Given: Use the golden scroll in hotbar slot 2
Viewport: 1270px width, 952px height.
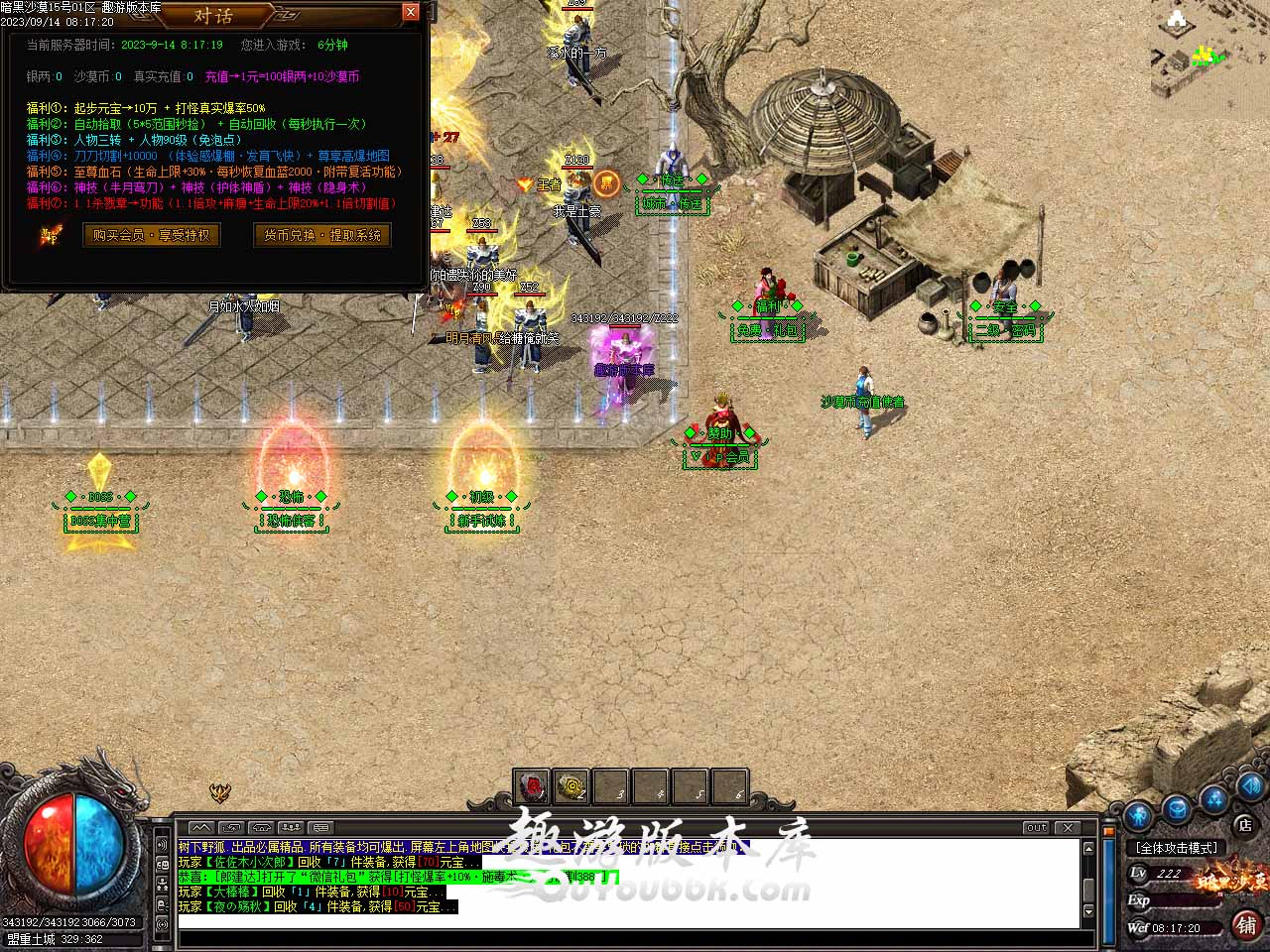Looking at the screenshot, I should point(571,787).
